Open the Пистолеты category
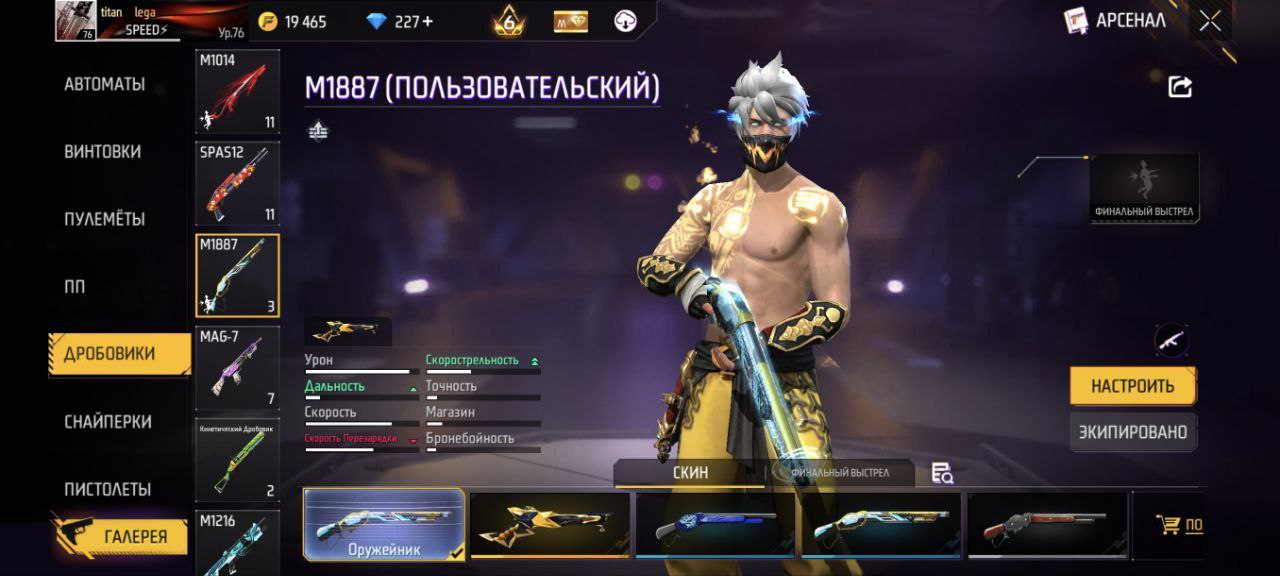 [x=108, y=489]
